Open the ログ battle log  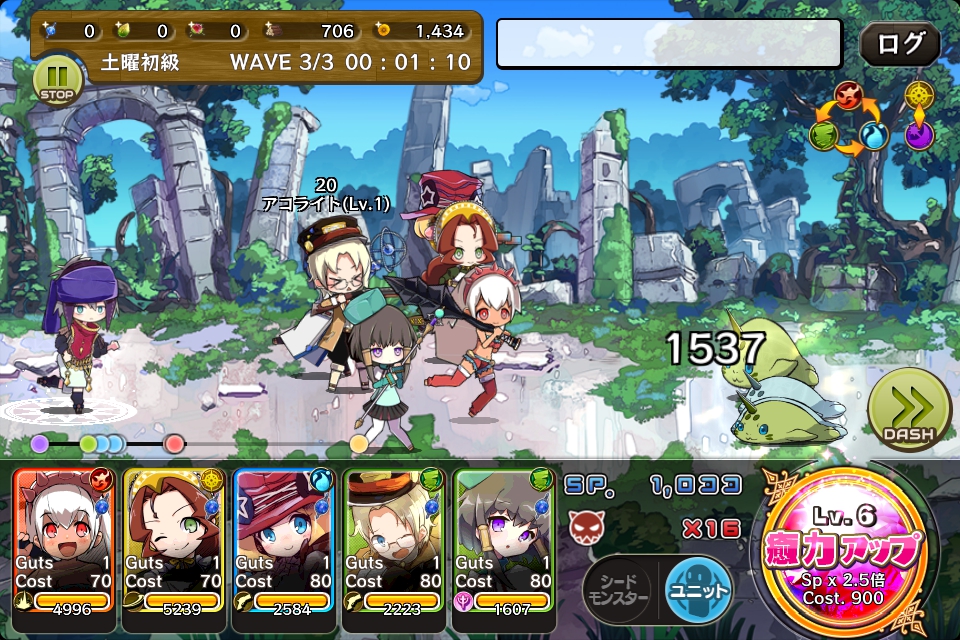[900, 44]
